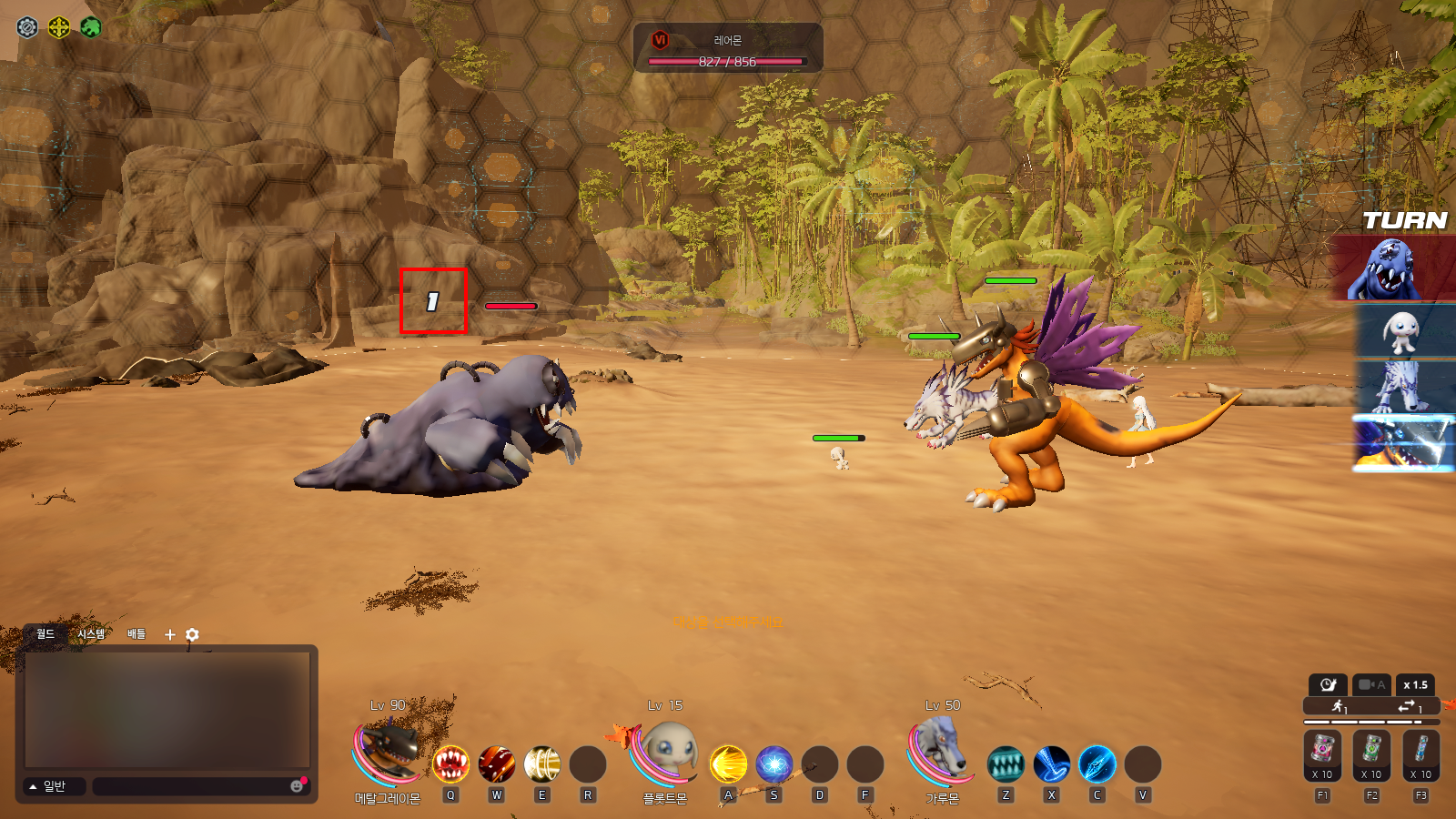Screen dimensions: 1456x819
Task: Cast Plotmon's blue orb skill
Action: pyautogui.click(x=774, y=764)
